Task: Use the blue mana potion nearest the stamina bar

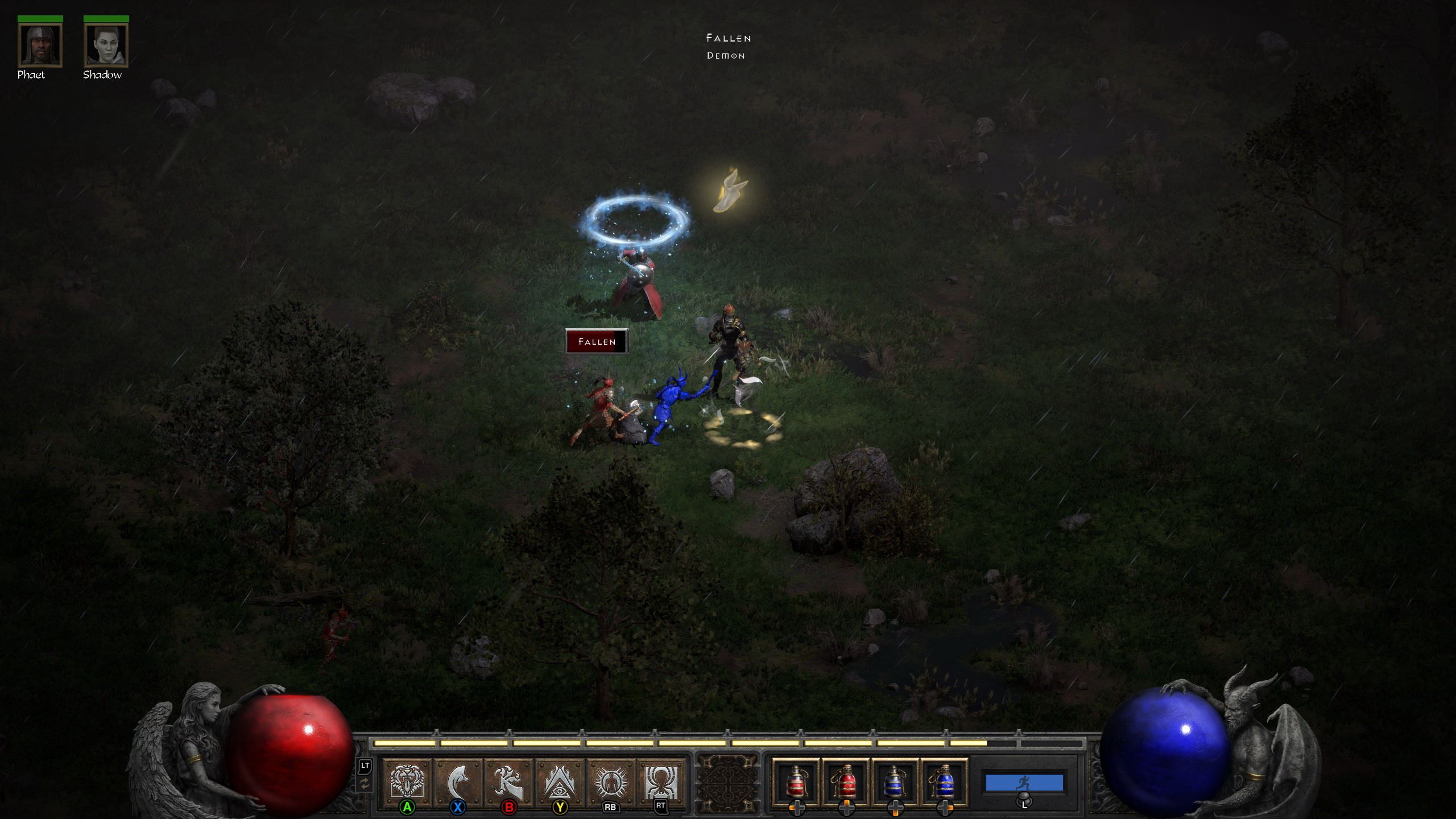Action: (944, 782)
